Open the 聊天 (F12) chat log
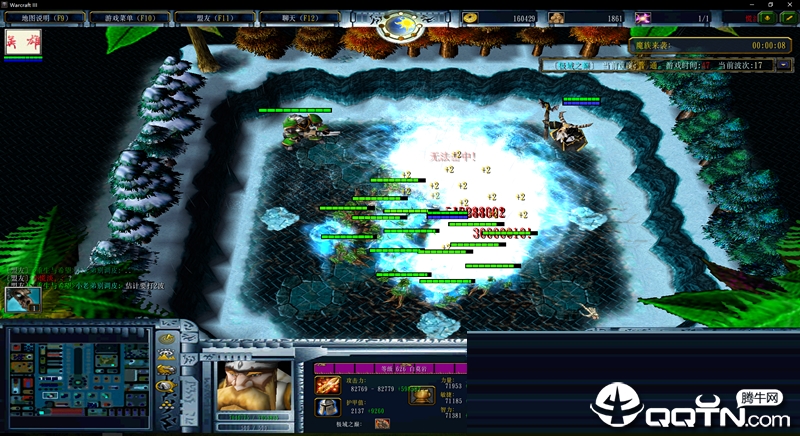This screenshot has width=800, height=436. (299, 18)
